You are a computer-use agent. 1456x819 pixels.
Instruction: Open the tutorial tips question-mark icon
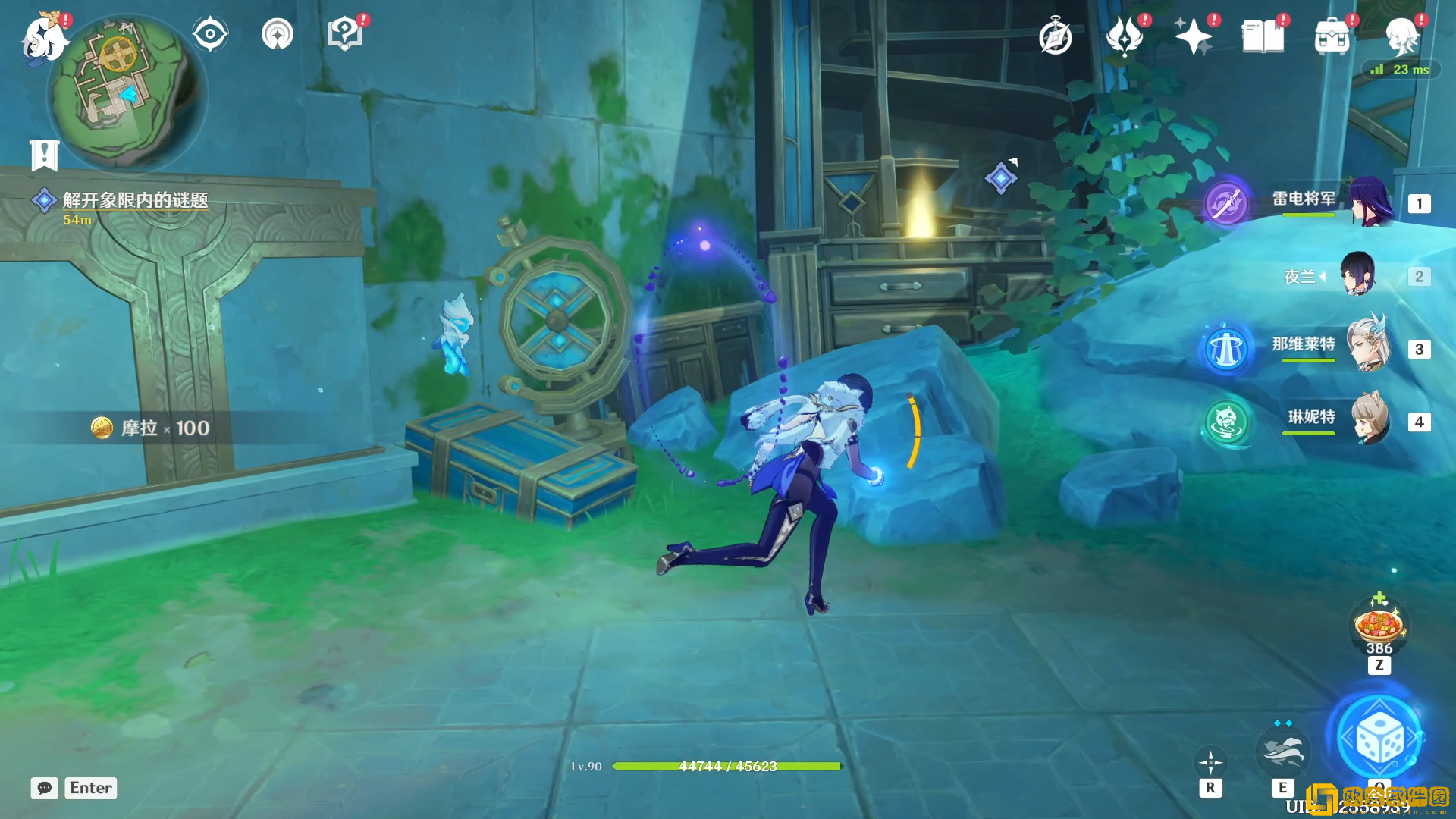(x=345, y=35)
